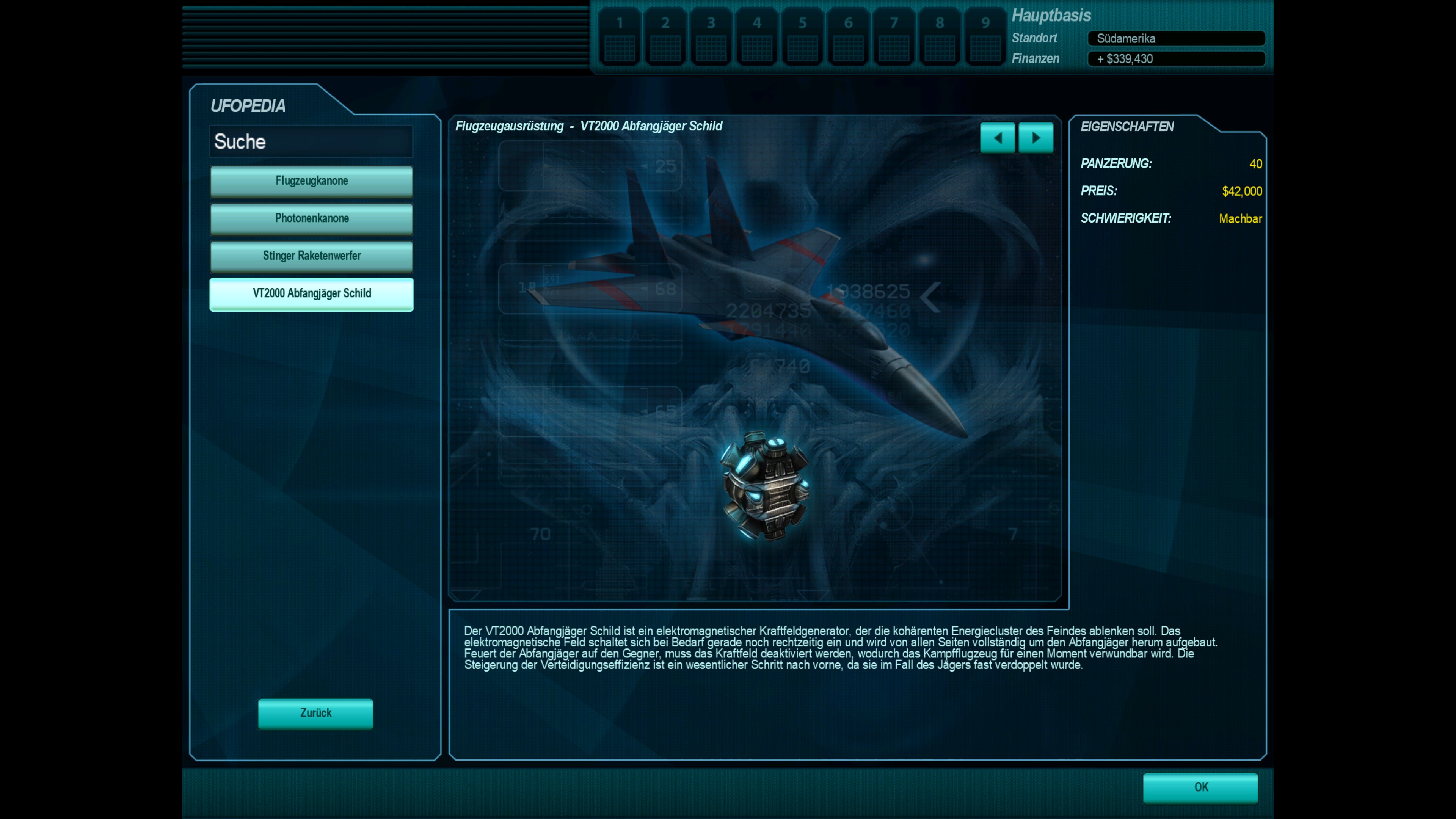
Task: Open the Photonenkanone entry
Action: pyautogui.click(x=311, y=218)
